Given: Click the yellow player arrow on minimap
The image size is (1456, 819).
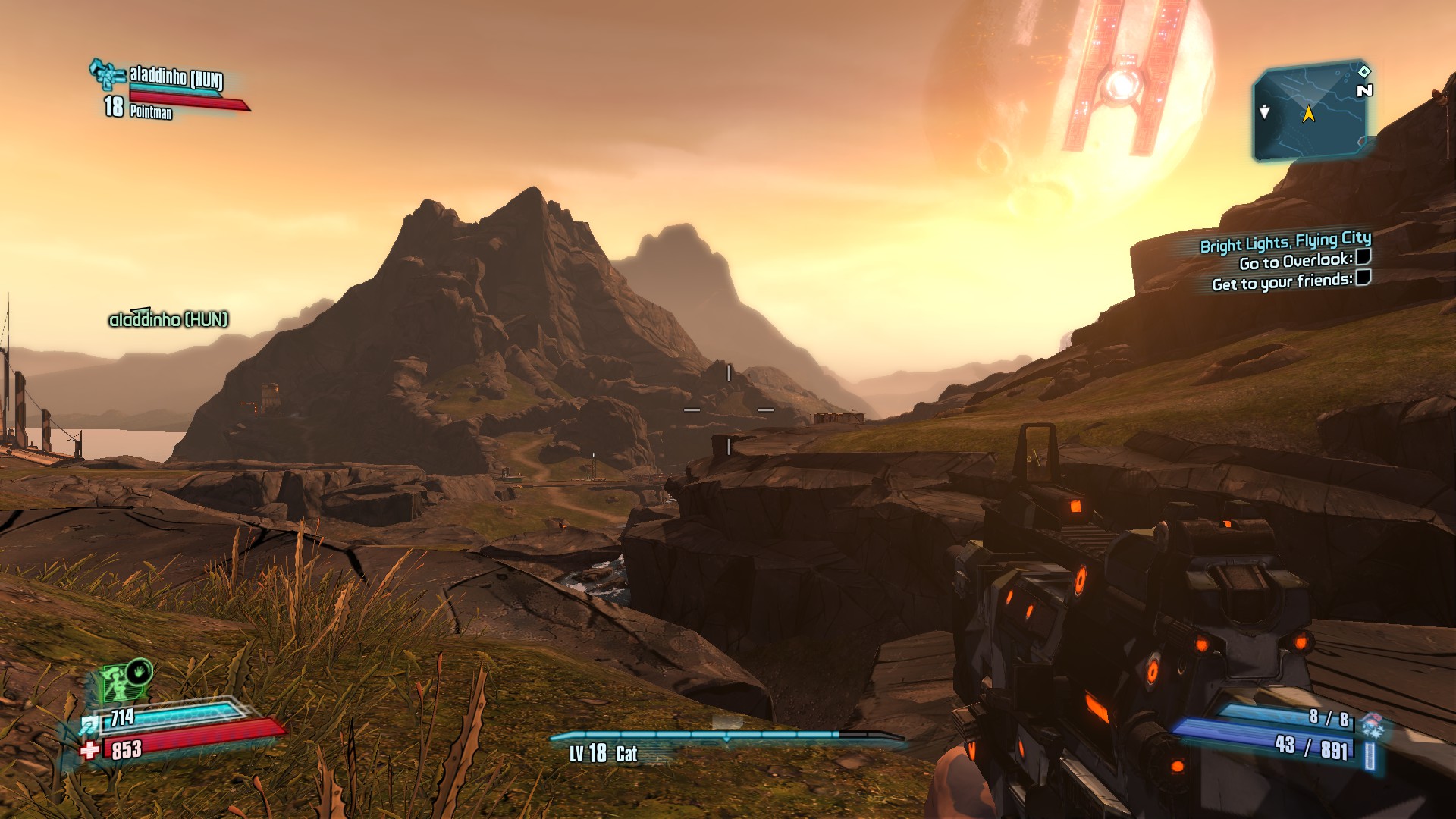Looking at the screenshot, I should coord(1309,114).
